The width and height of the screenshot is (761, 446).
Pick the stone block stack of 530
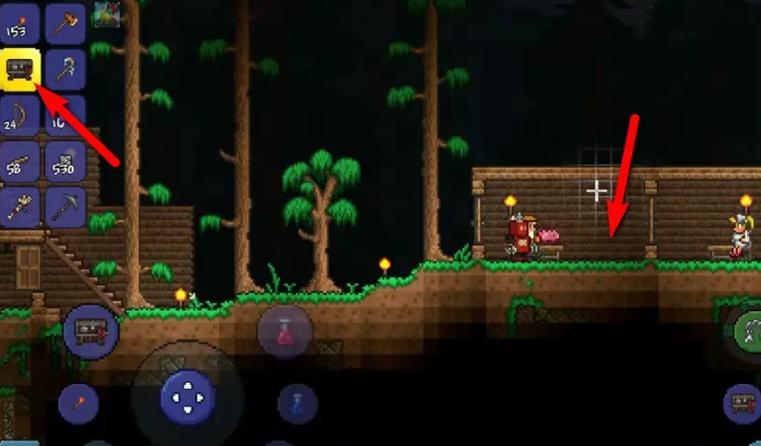click(65, 161)
